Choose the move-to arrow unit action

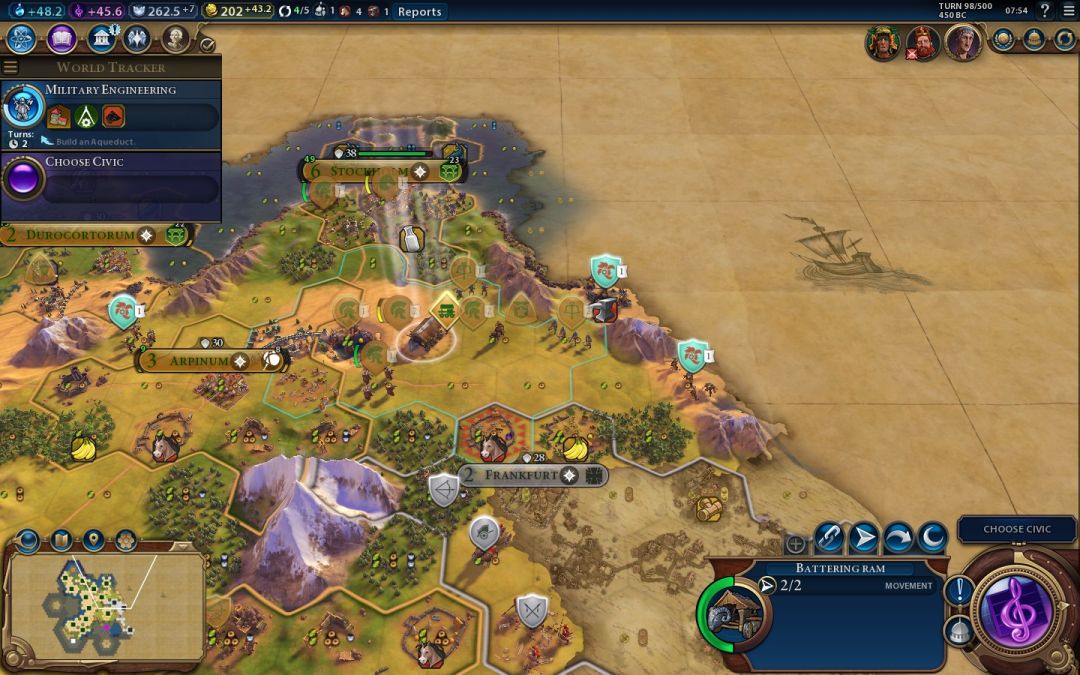(863, 538)
